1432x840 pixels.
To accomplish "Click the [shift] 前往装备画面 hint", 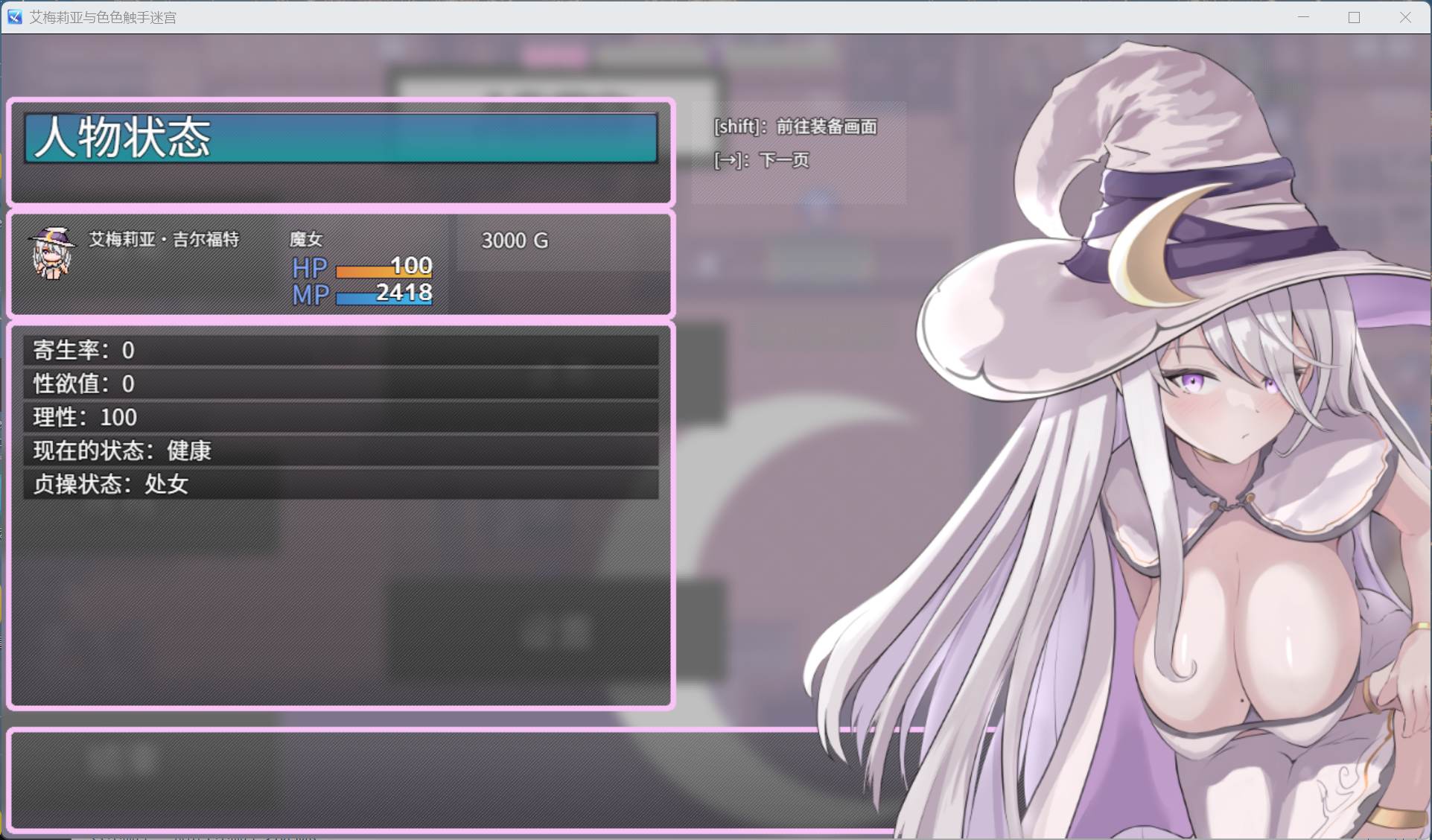I will click(795, 127).
